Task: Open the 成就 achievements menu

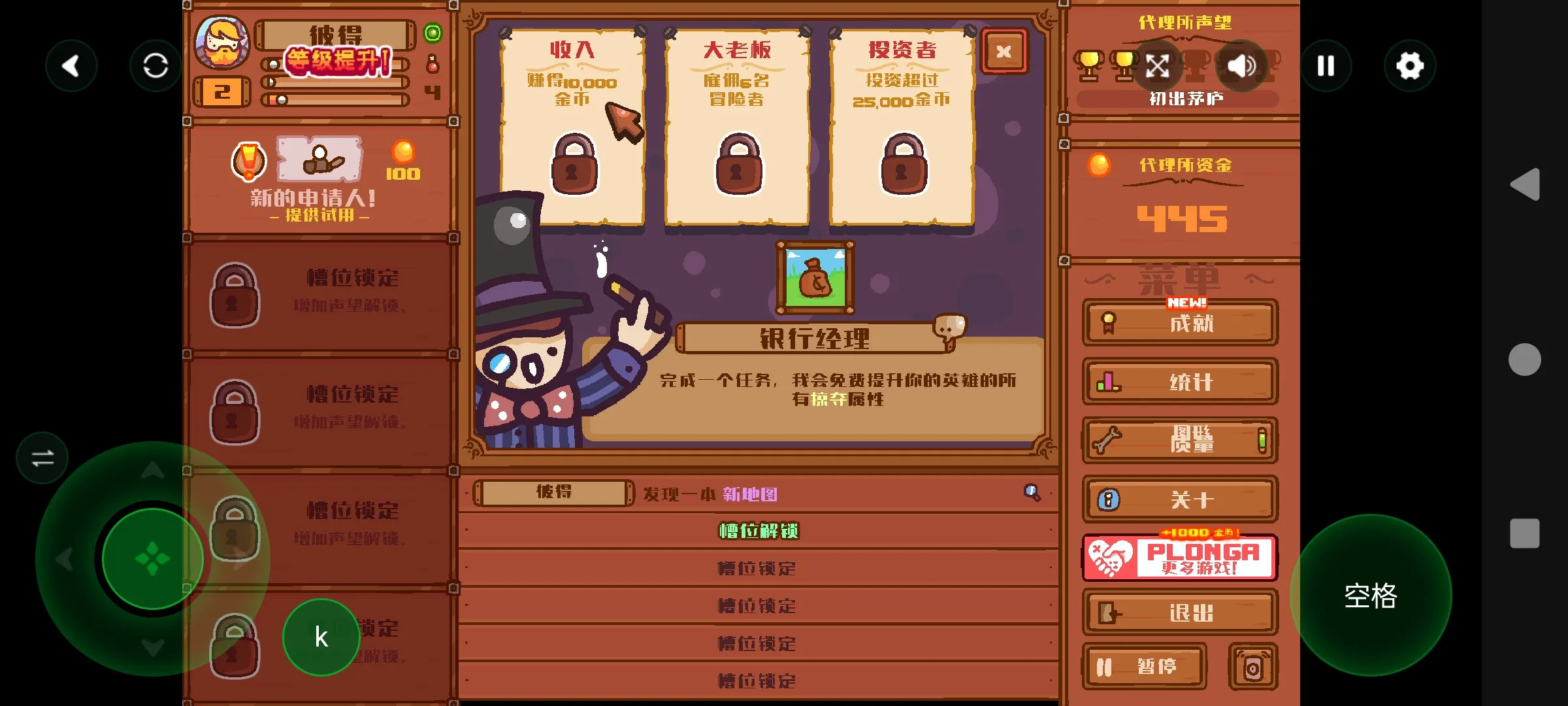Action: (x=1180, y=323)
